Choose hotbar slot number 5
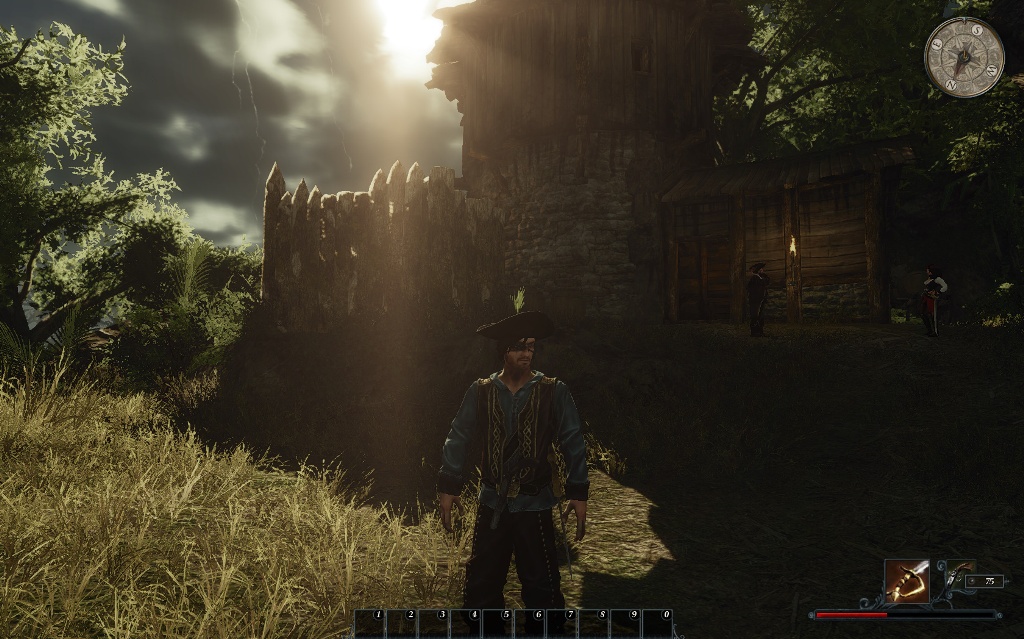 coord(497,623)
